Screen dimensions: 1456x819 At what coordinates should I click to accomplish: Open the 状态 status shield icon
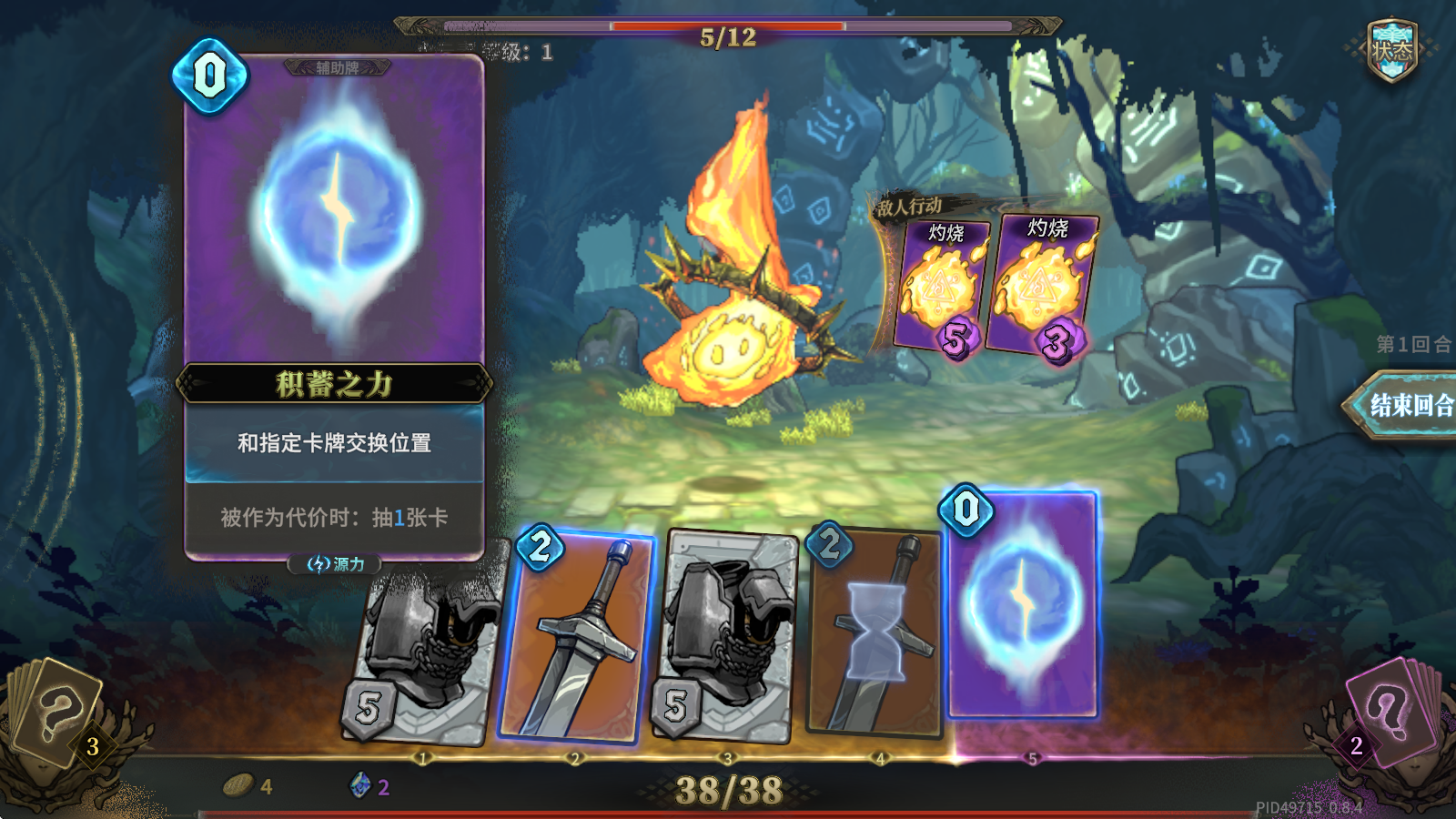coord(1391,51)
